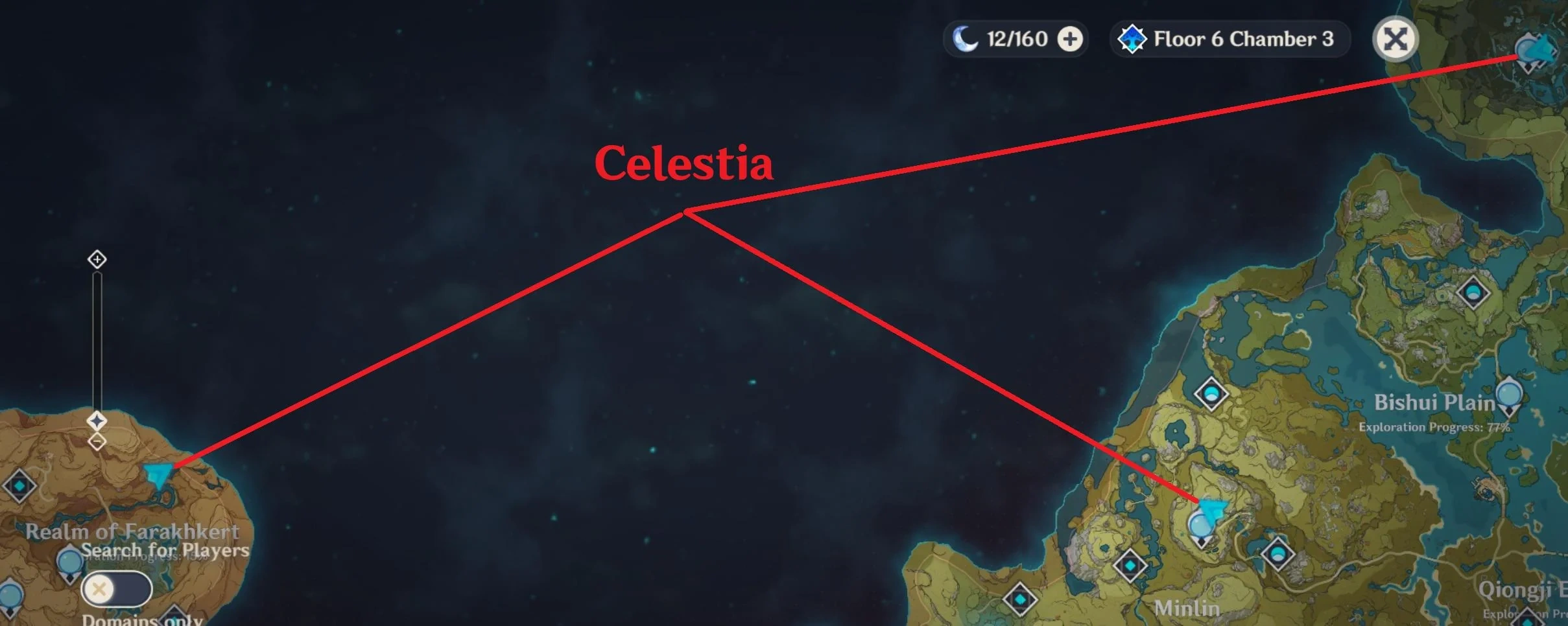Screen dimensions: 1568x626
Task: Click the zoom-out minus icon on the zoom bar
Action: [x=97, y=441]
